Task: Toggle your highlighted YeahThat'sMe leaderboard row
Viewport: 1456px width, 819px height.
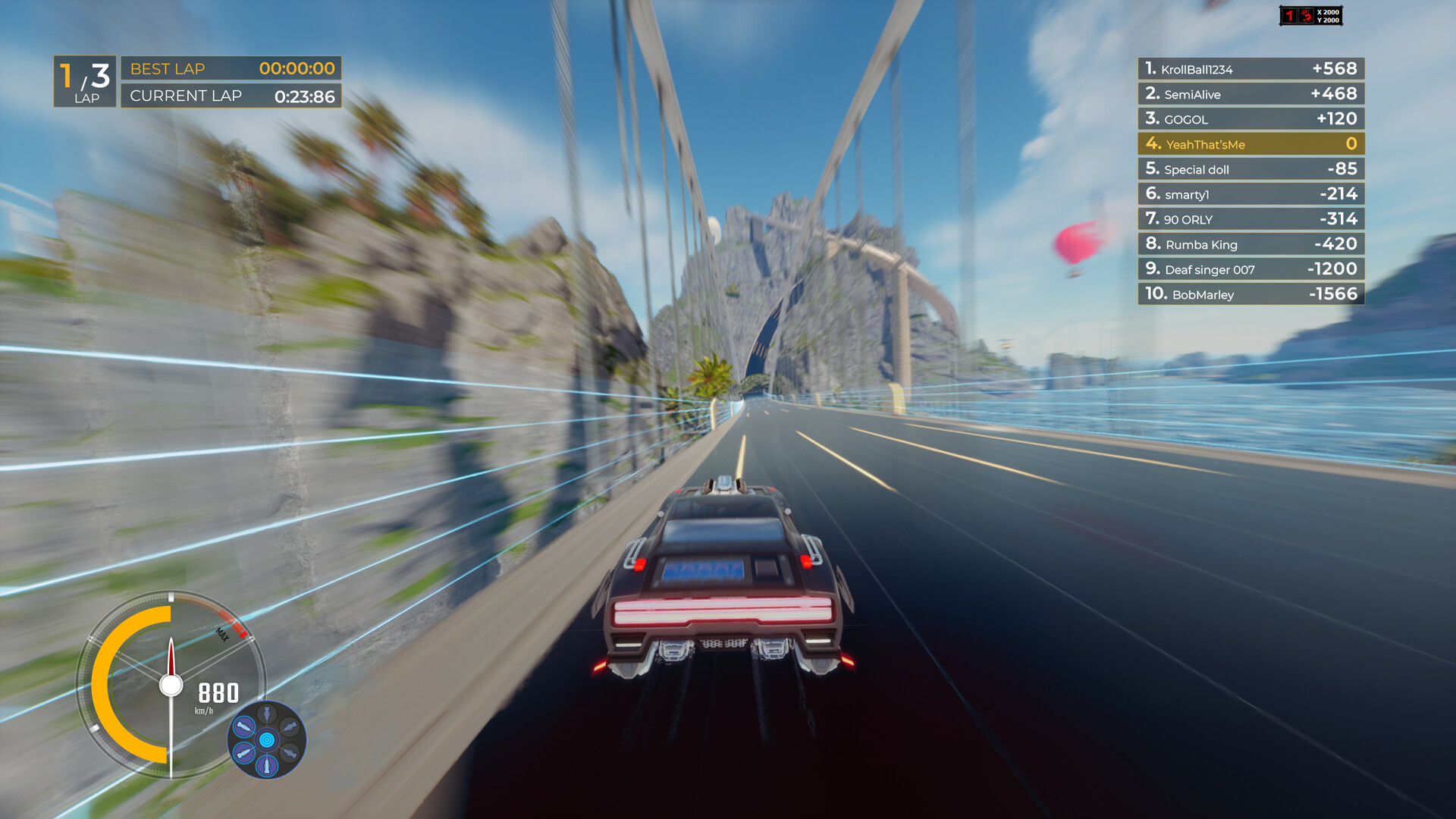Action: tap(1250, 144)
